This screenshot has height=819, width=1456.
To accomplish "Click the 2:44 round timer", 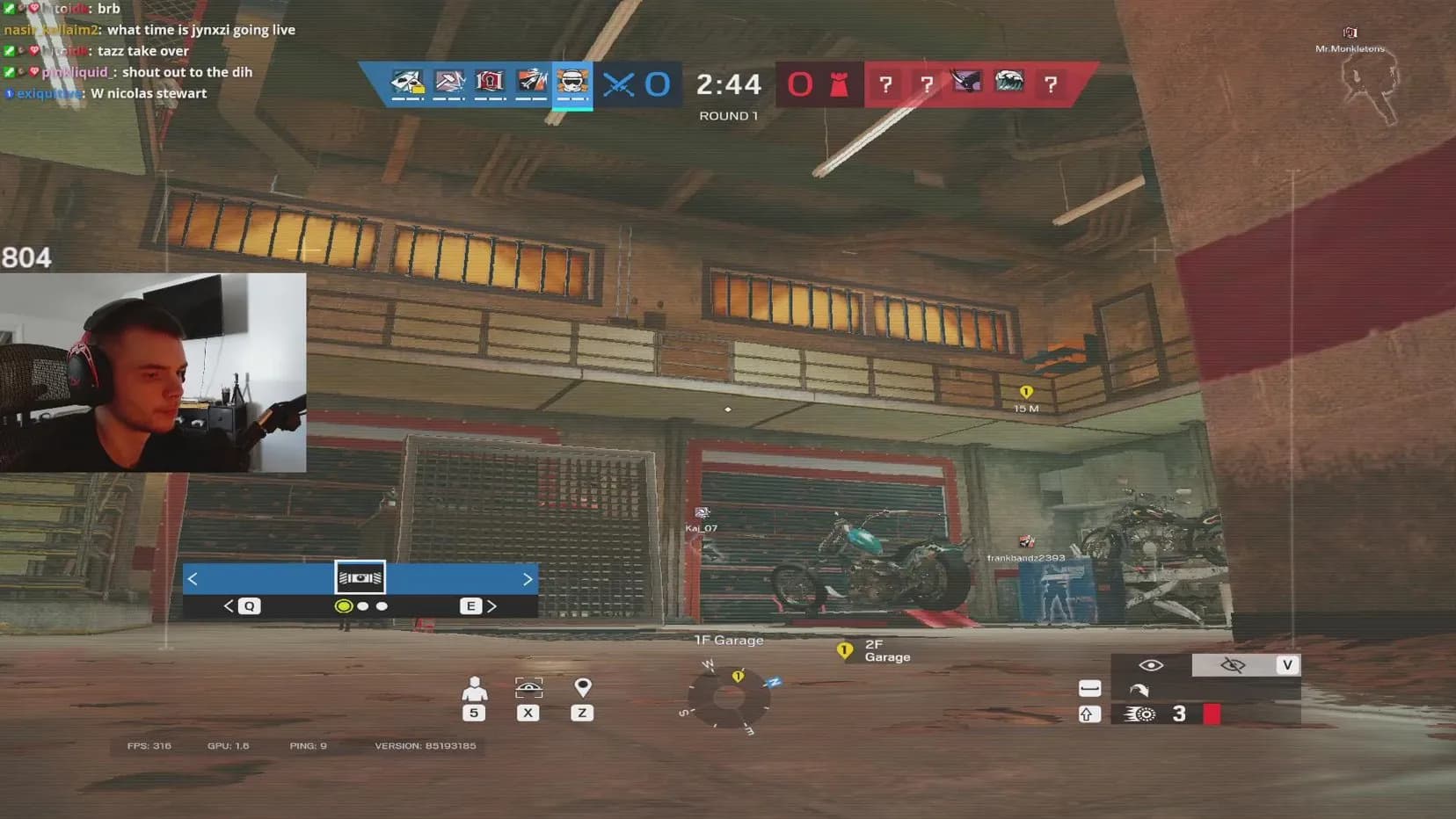I will tap(731, 84).
